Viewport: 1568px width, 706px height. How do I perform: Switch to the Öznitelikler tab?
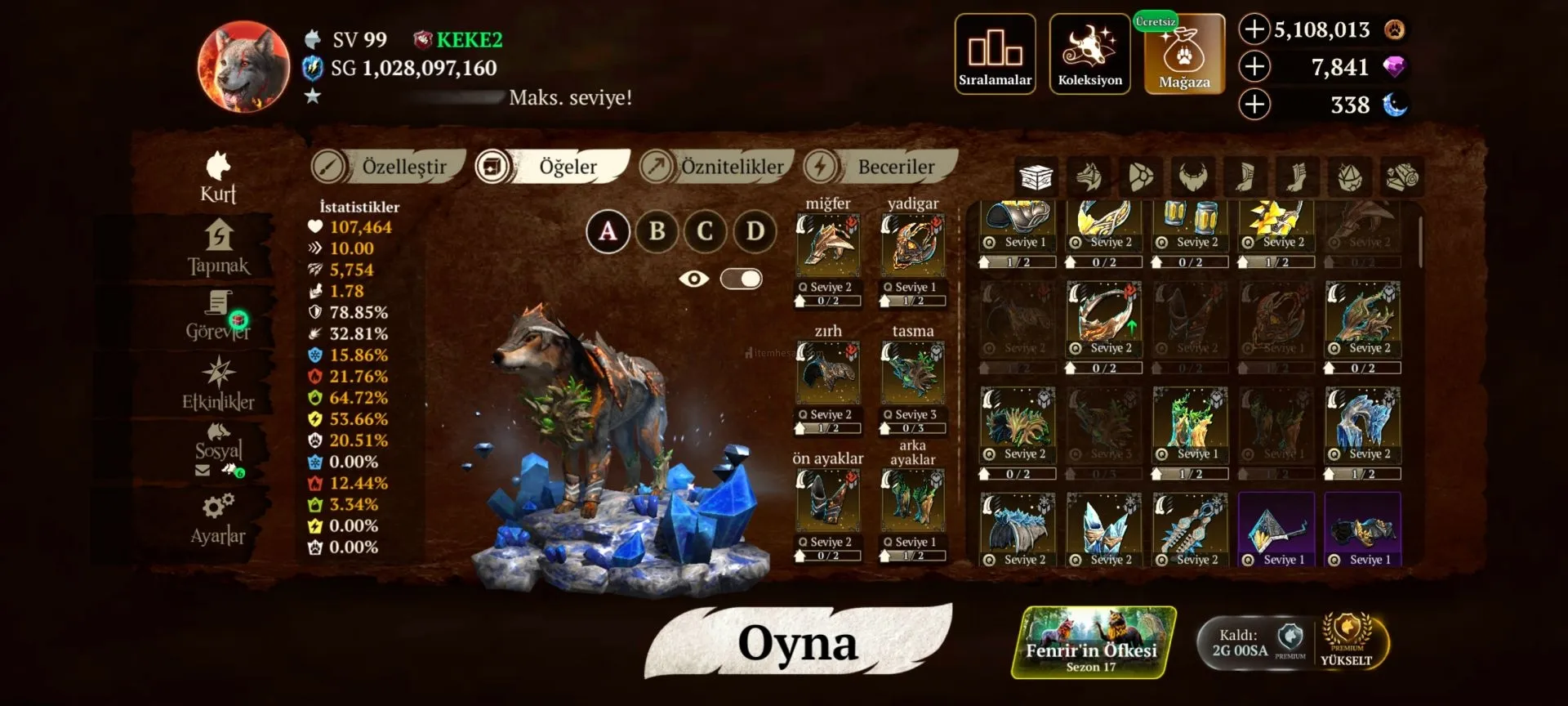pos(717,167)
